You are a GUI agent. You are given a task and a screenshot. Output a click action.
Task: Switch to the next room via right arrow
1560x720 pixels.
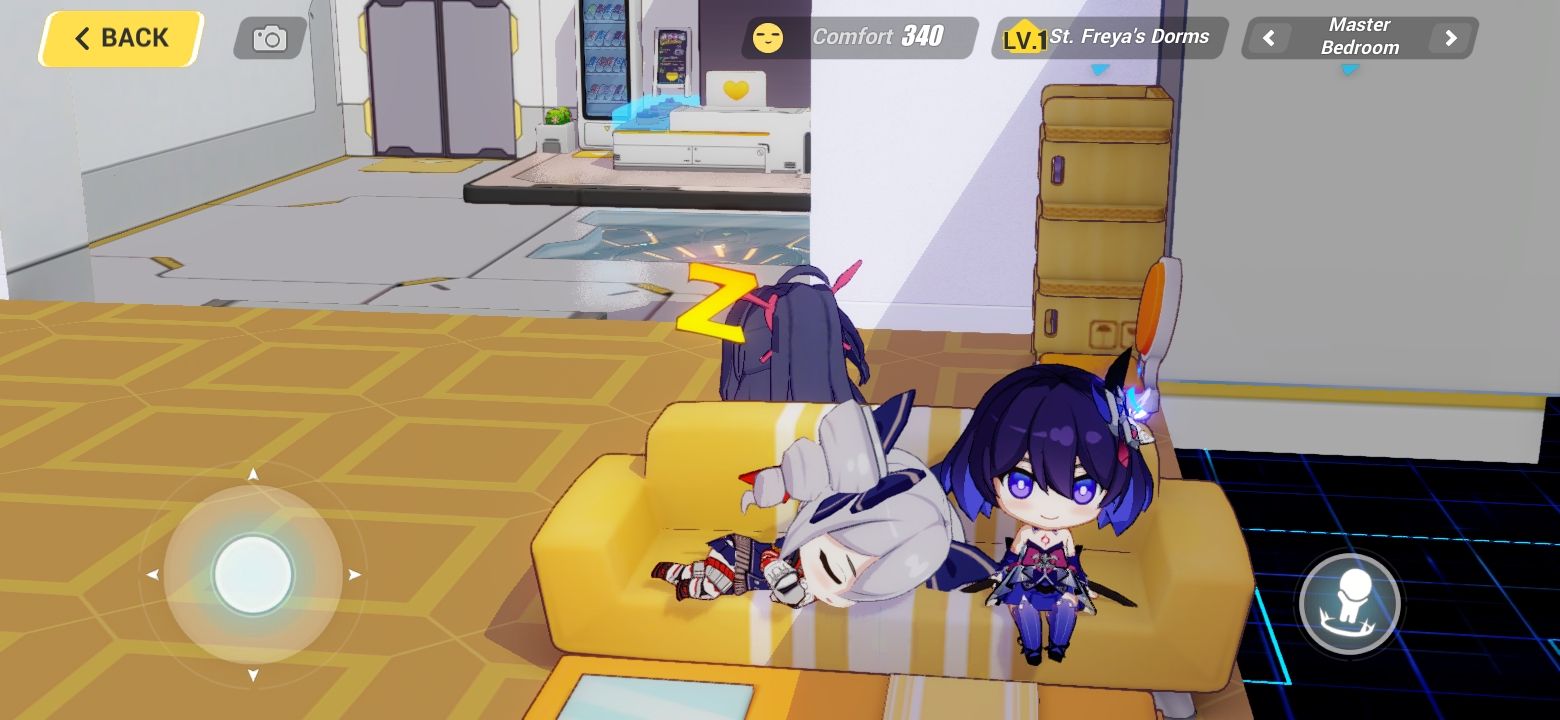coord(1450,38)
